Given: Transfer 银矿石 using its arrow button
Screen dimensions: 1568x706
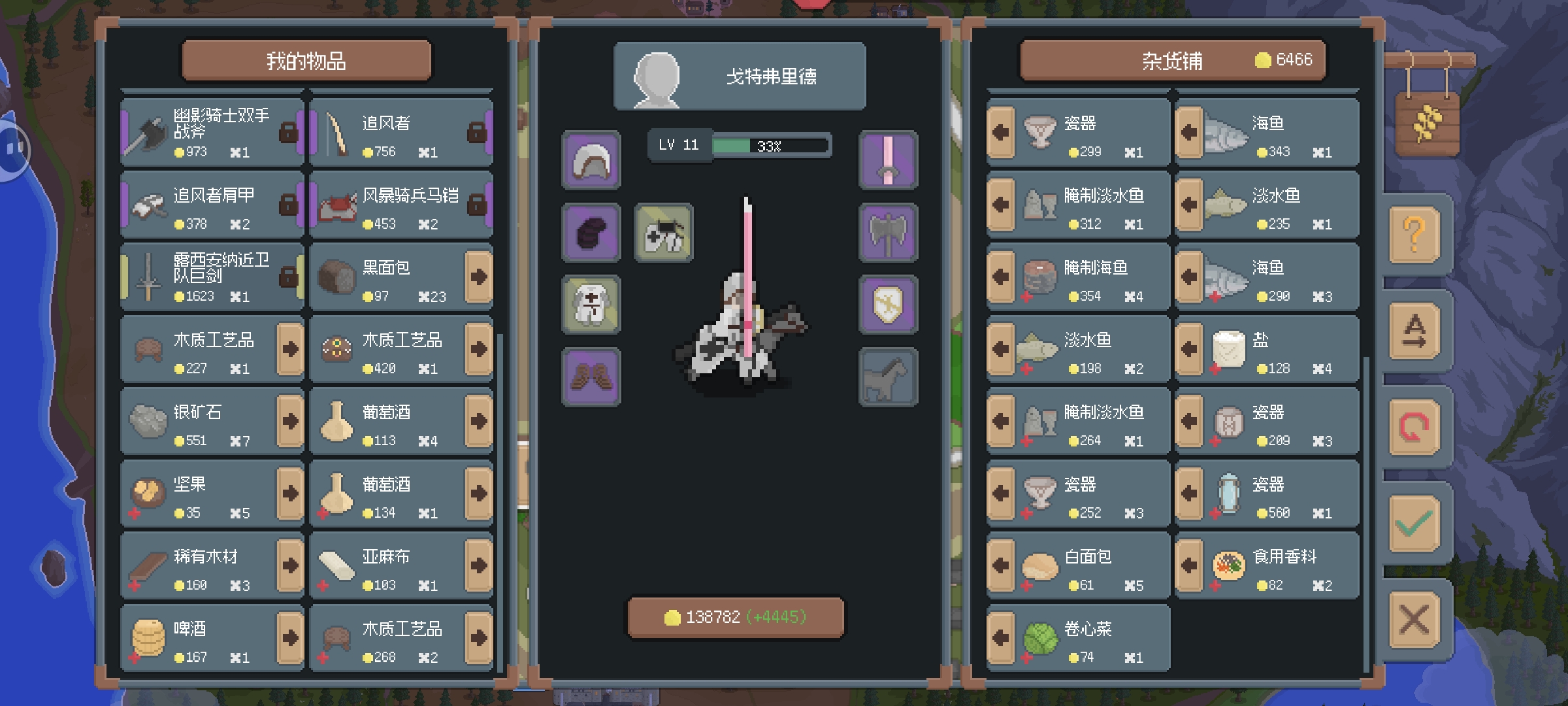Looking at the screenshot, I should point(291,422).
